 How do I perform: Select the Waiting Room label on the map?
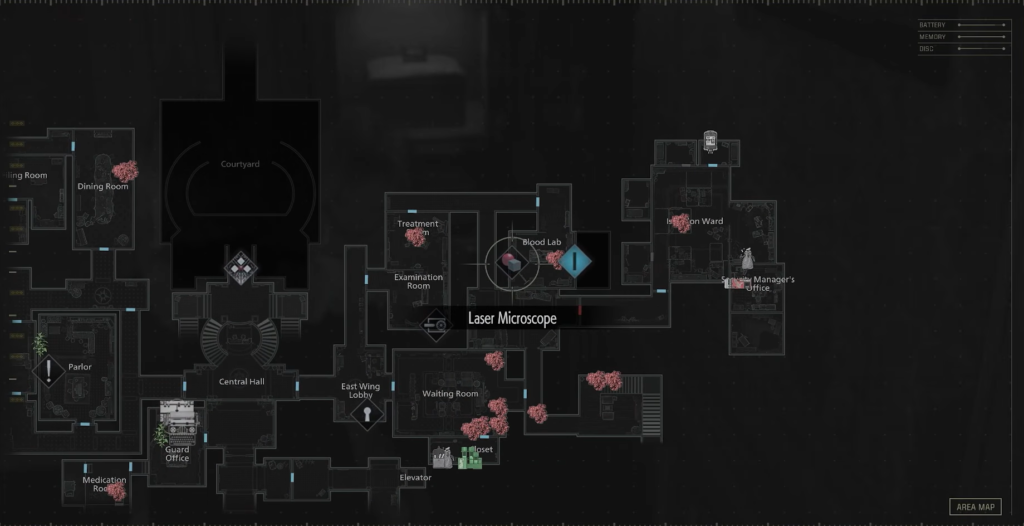pyautogui.click(x=450, y=394)
